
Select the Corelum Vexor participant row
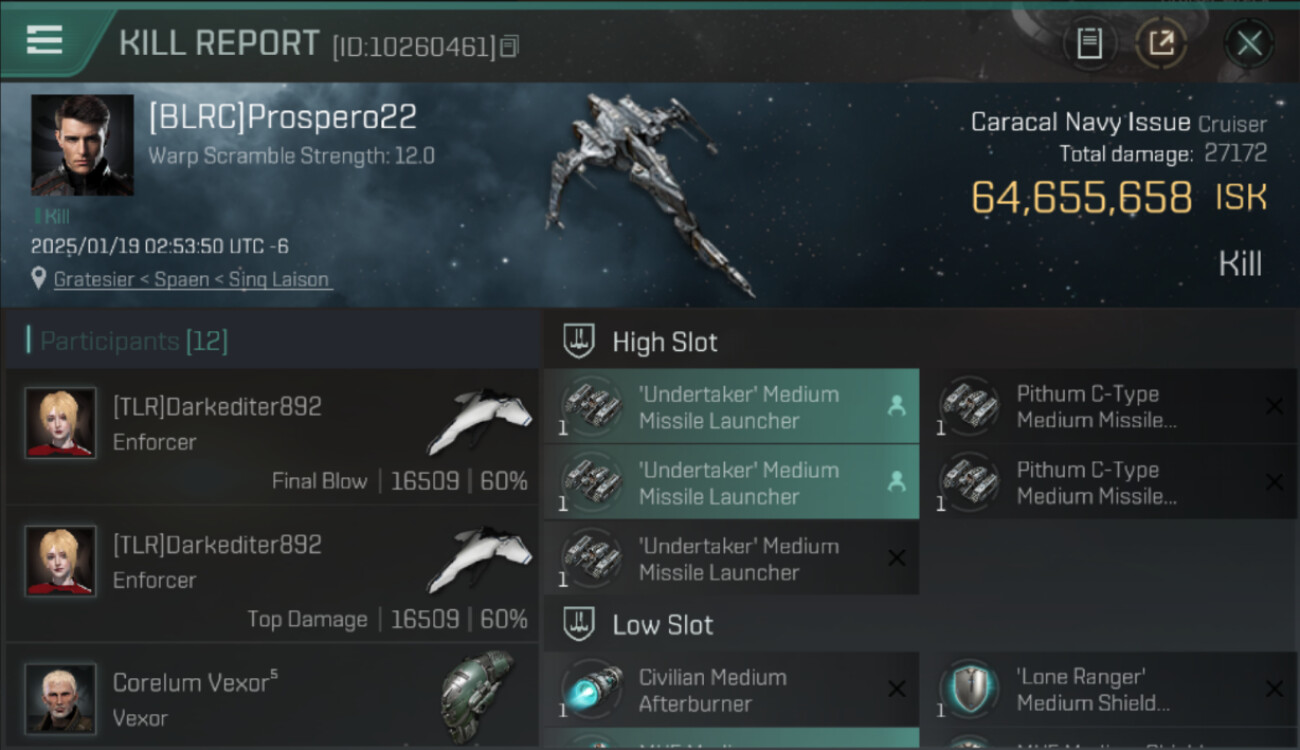[x=272, y=698]
